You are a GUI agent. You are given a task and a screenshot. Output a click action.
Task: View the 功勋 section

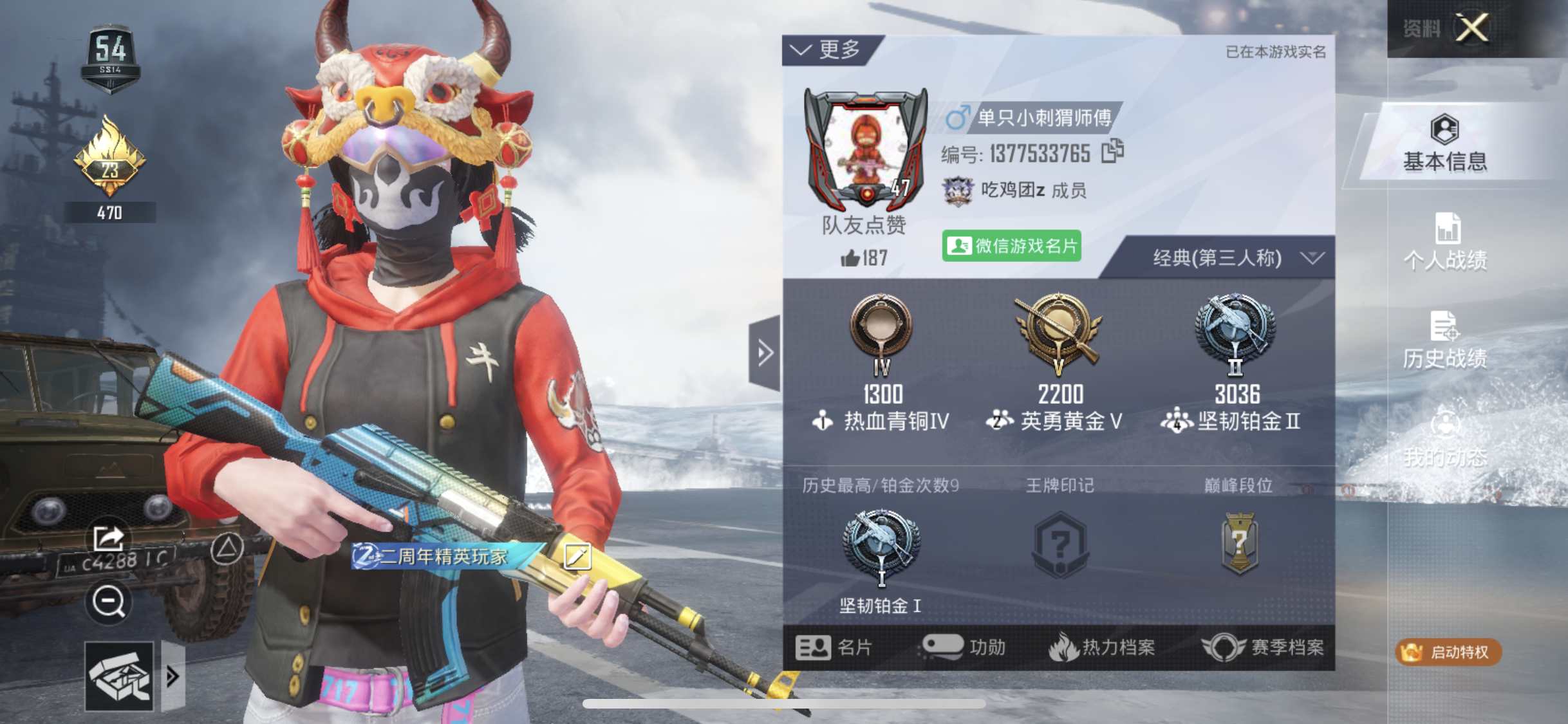tap(964, 647)
